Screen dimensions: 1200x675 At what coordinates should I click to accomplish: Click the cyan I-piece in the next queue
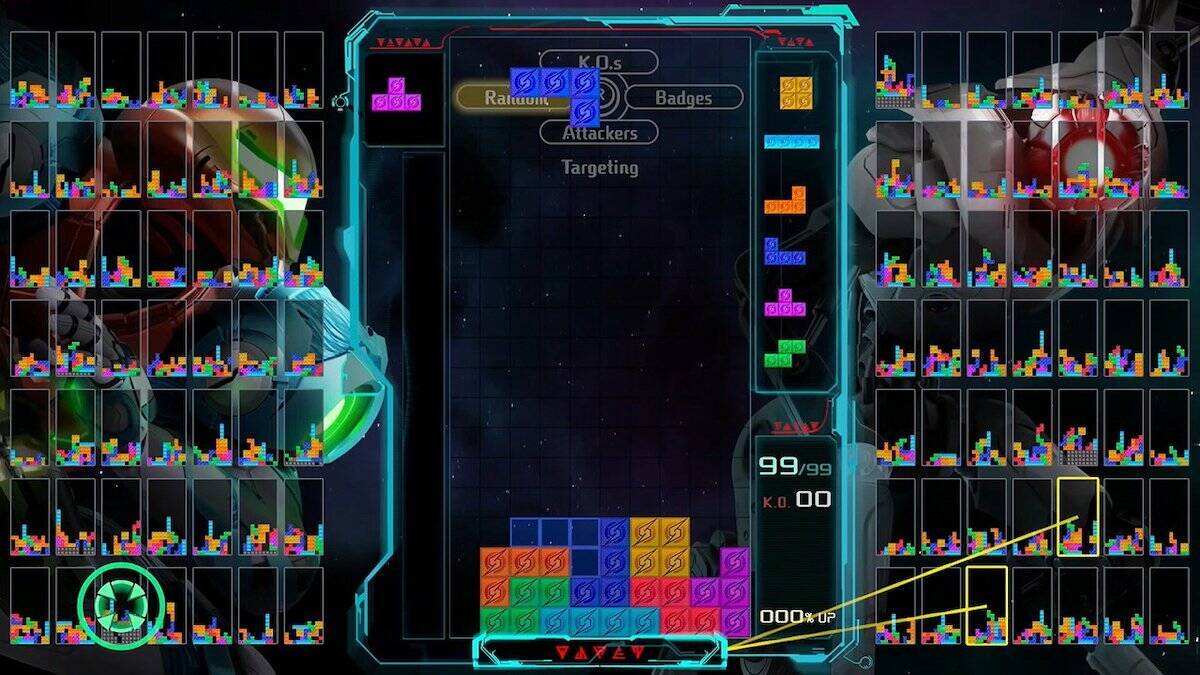(792, 142)
